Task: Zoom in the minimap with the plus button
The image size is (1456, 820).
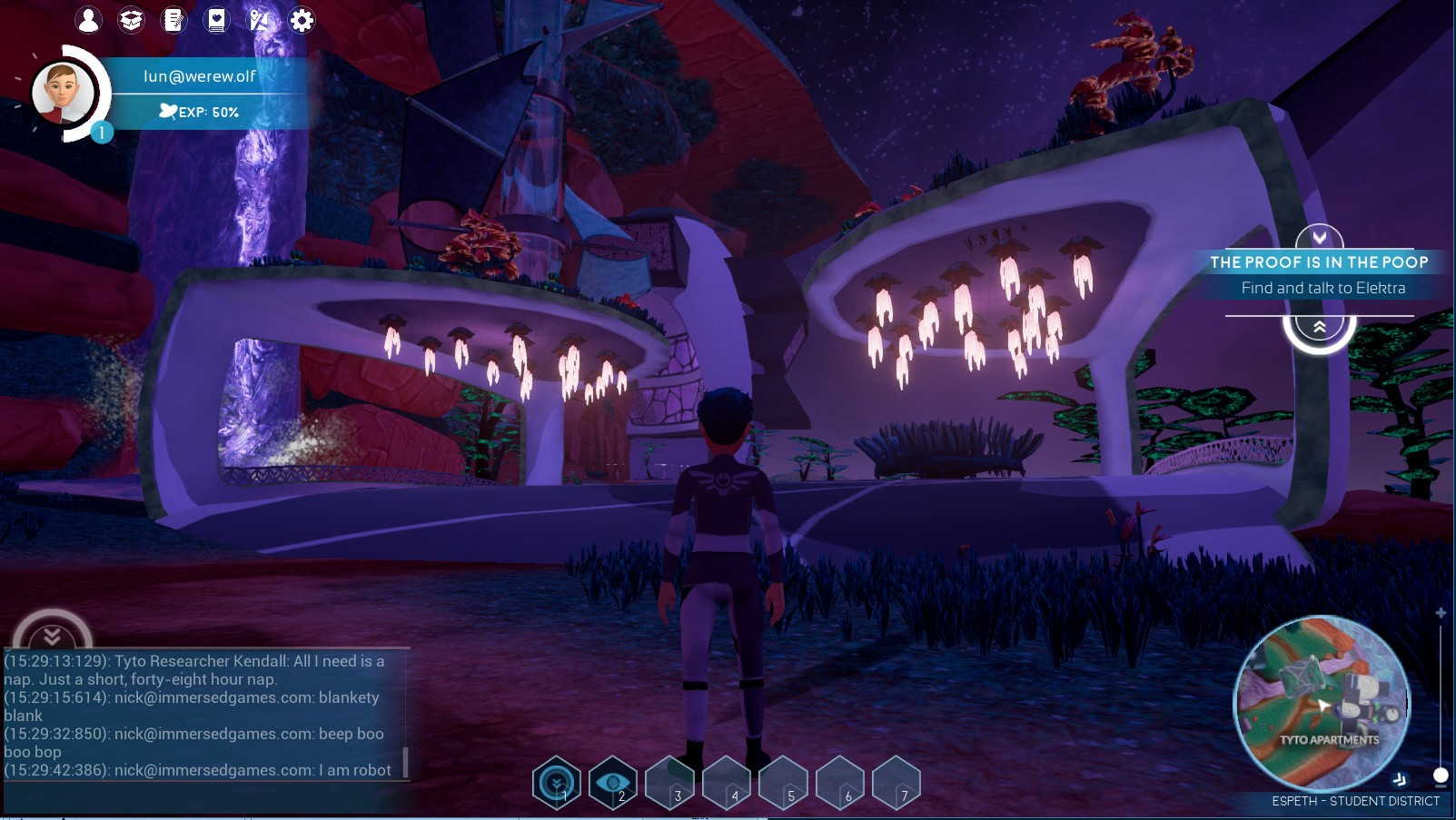Action: 1441,614
